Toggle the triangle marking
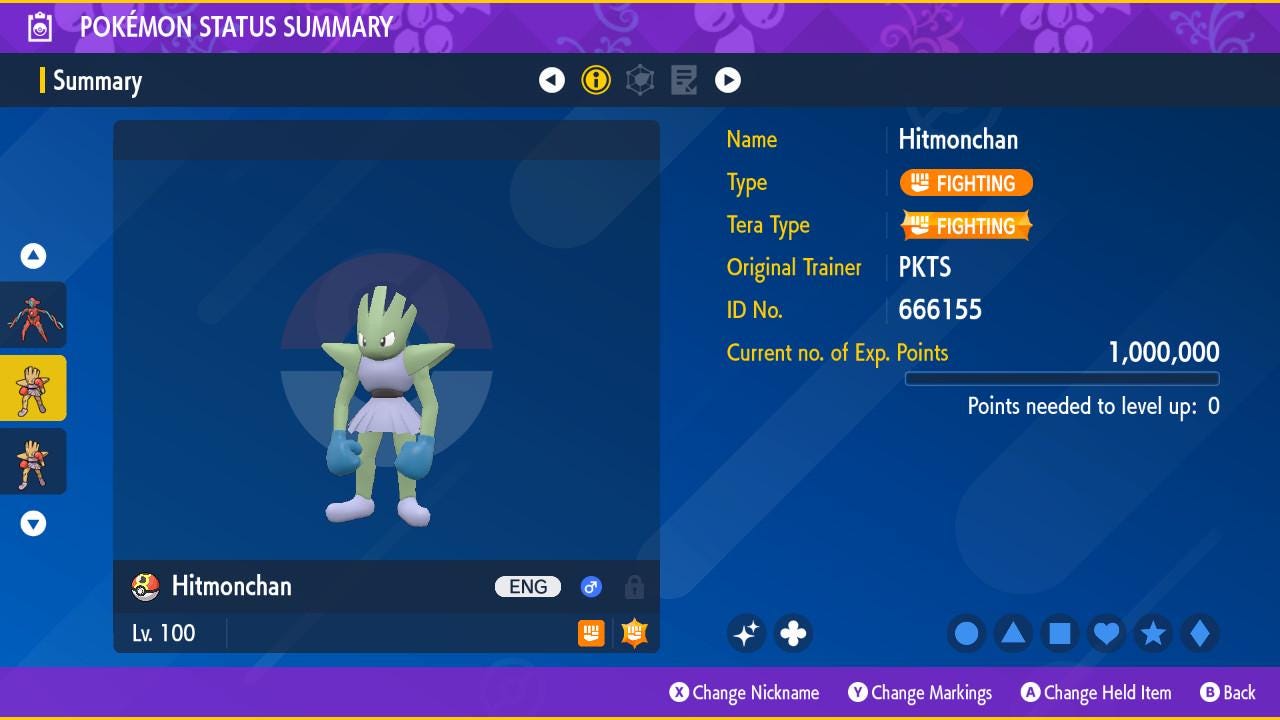 1013,633
